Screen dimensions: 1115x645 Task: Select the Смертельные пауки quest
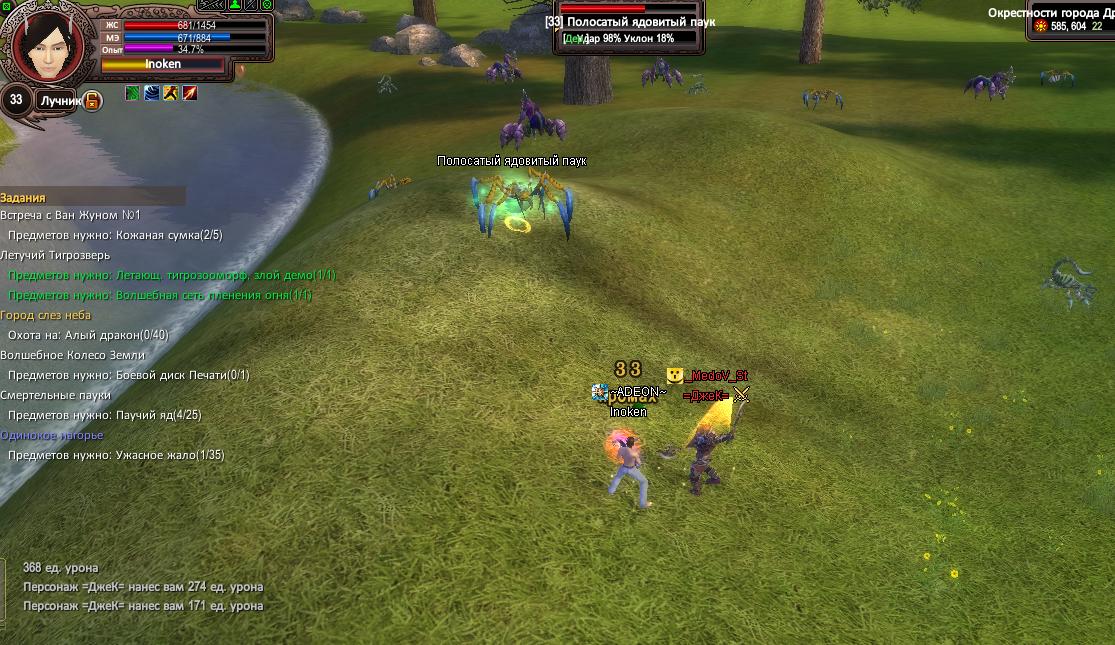coord(55,395)
